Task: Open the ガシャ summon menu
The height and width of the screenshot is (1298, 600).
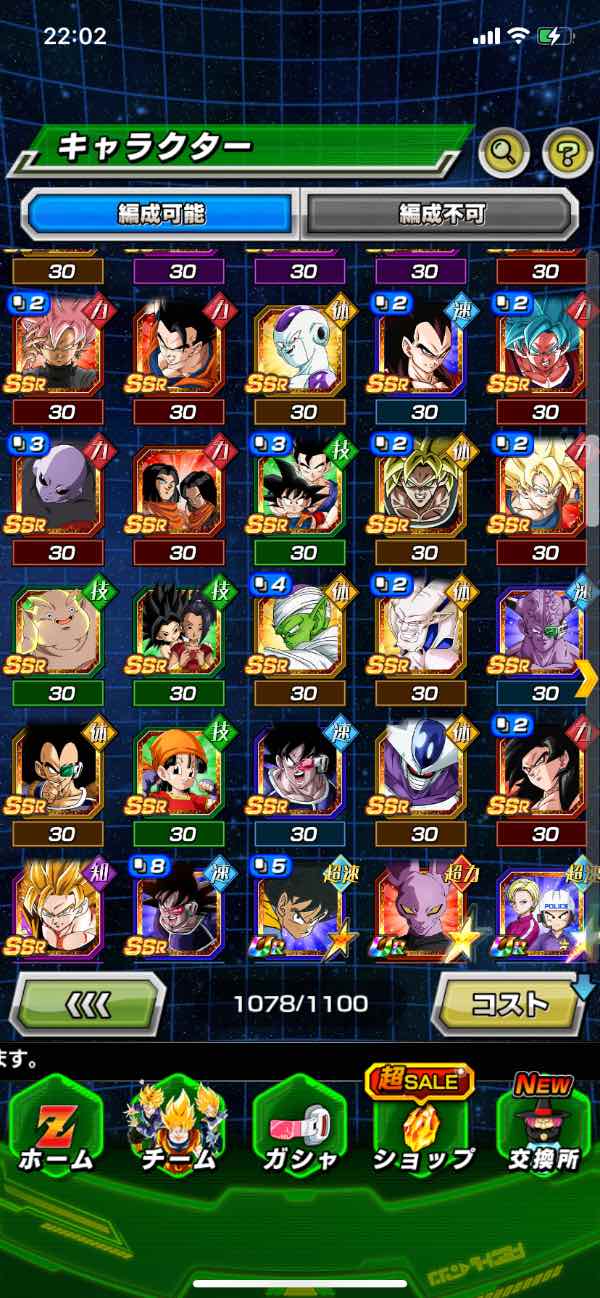Action: [x=300, y=1128]
